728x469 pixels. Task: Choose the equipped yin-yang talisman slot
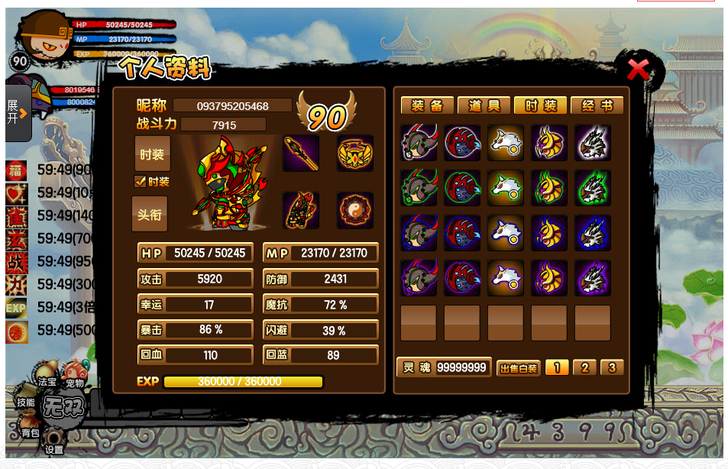pyautogui.click(x=355, y=210)
